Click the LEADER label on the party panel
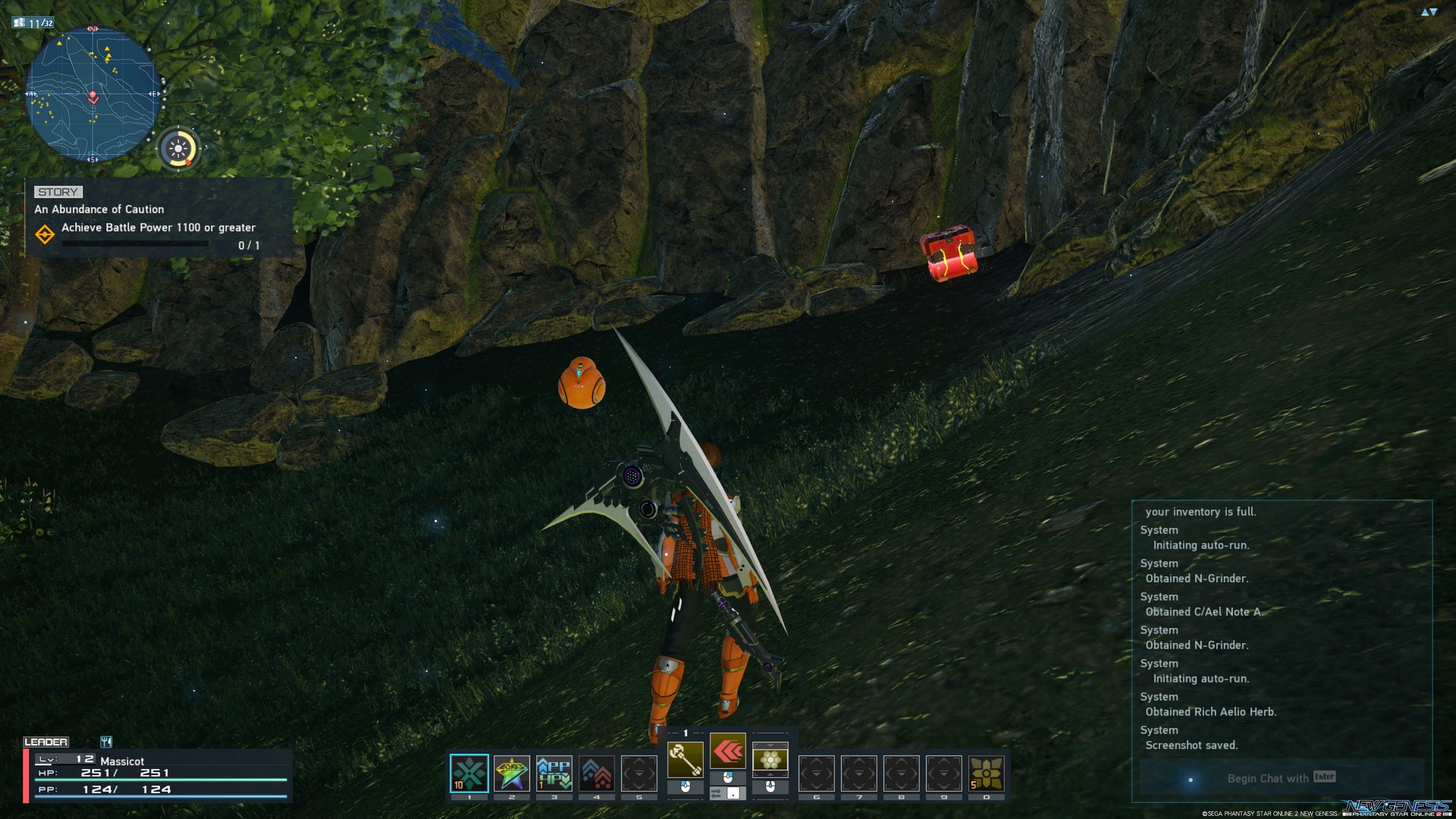 47,742
